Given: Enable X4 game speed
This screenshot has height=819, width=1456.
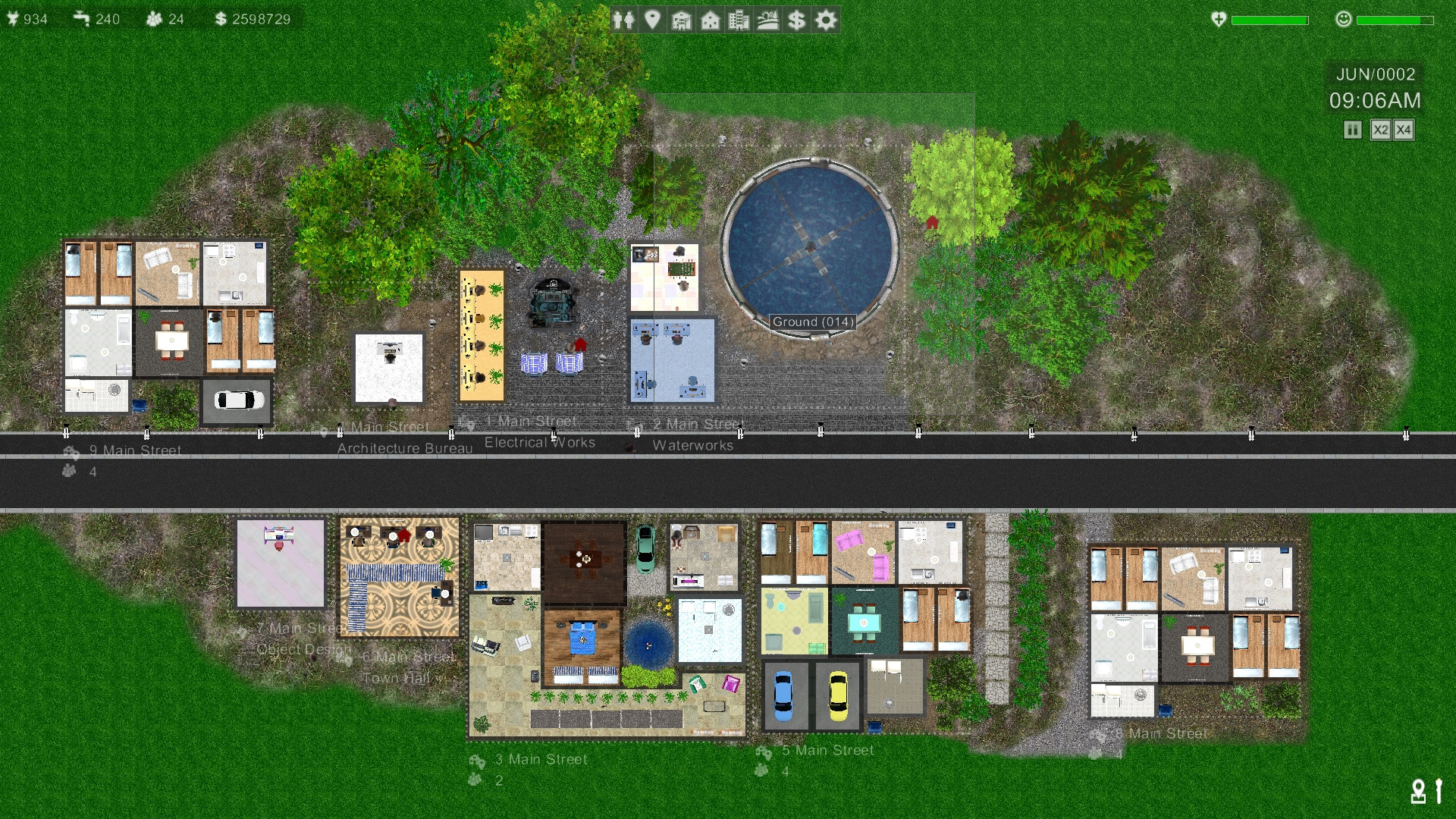Looking at the screenshot, I should pyautogui.click(x=1404, y=130).
